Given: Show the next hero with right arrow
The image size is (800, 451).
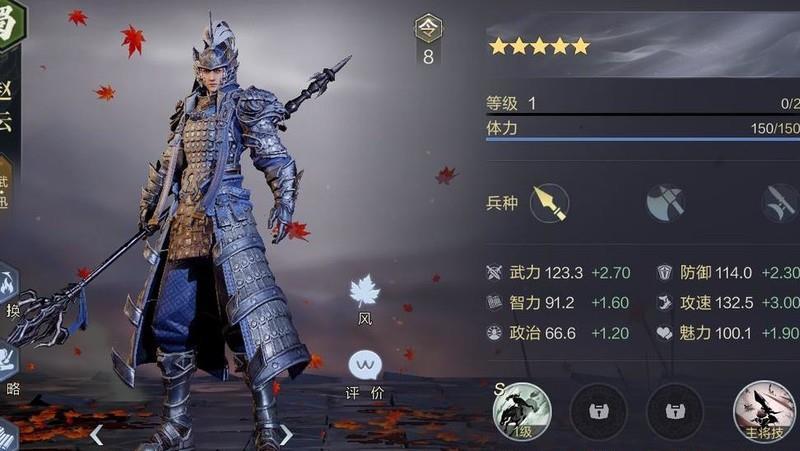Looking at the screenshot, I should (x=286, y=434).
